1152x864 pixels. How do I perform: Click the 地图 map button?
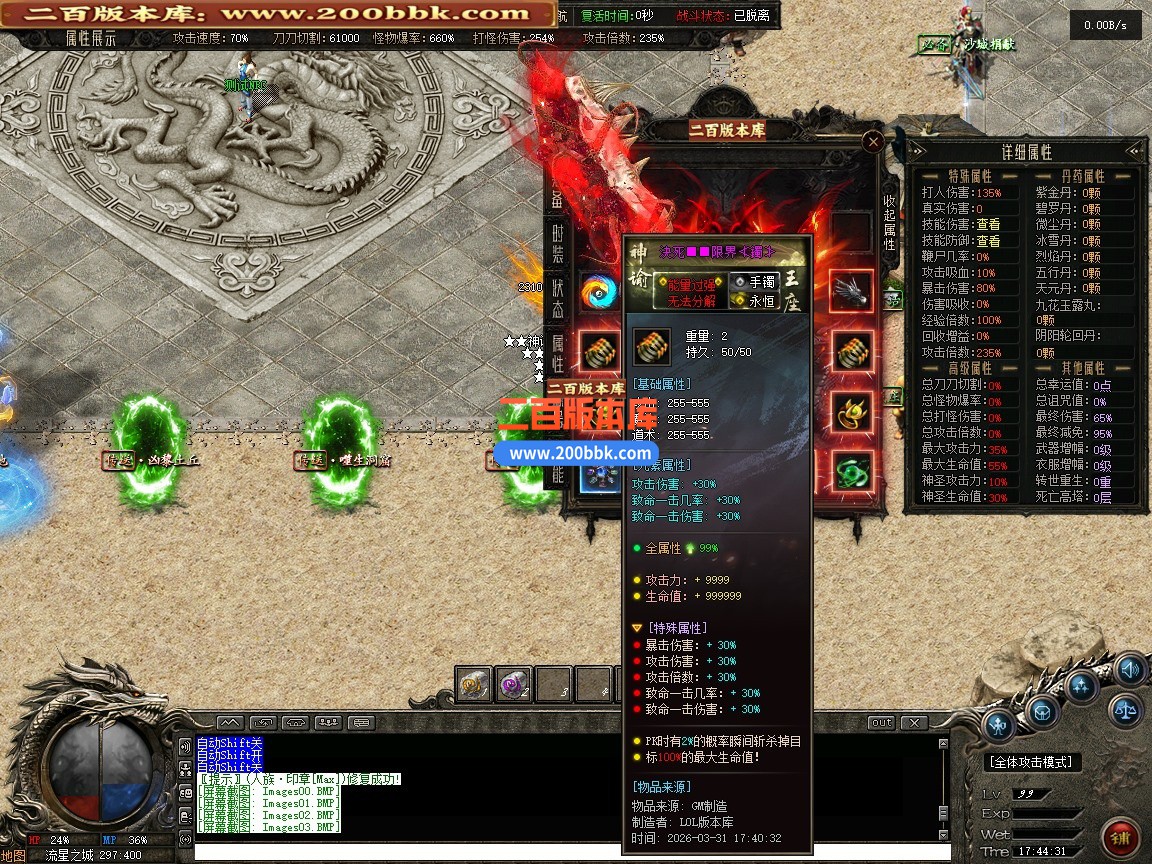pyautogui.click(x=13, y=856)
